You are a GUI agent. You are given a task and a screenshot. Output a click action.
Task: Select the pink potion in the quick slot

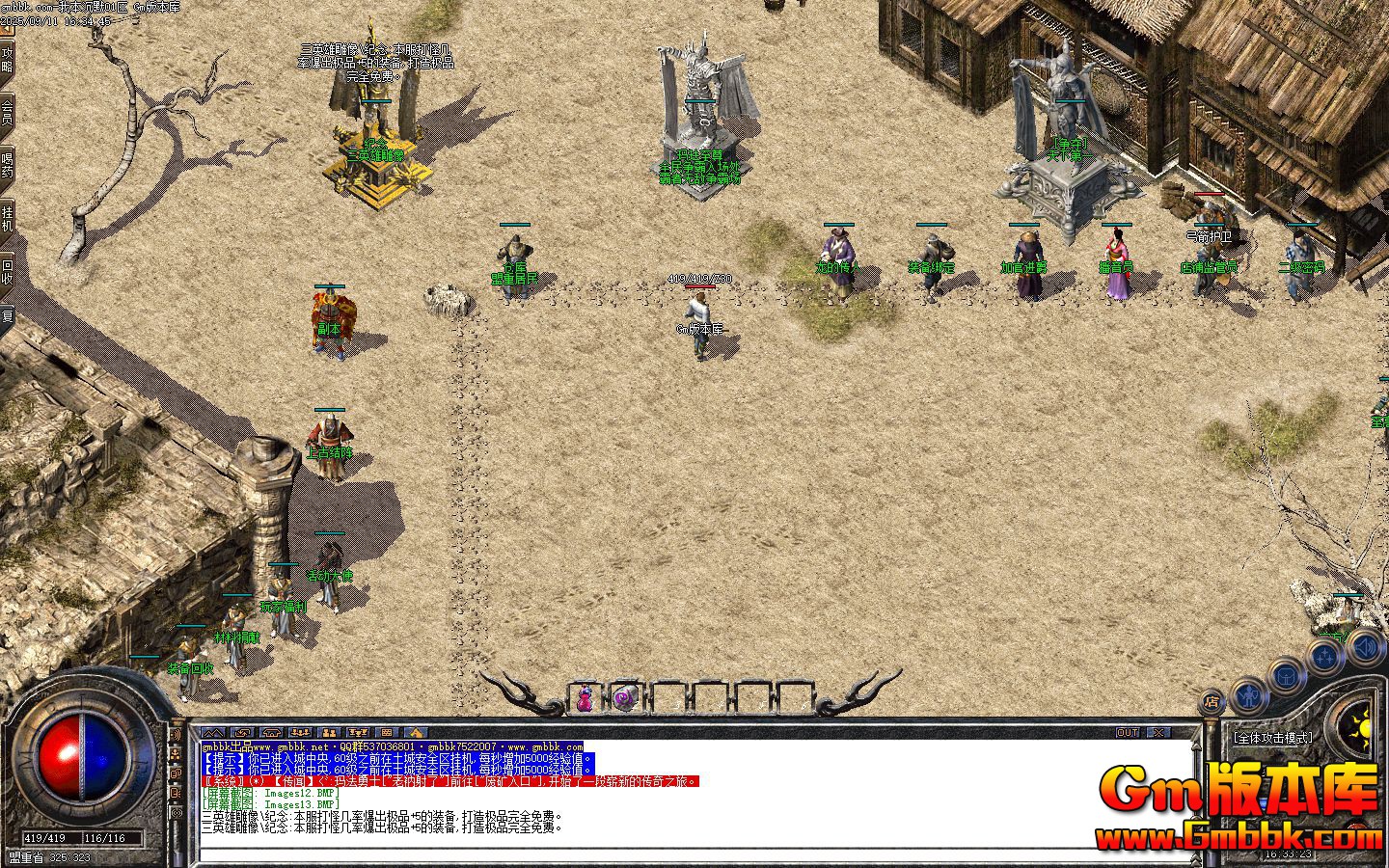pyautogui.click(x=586, y=697)
